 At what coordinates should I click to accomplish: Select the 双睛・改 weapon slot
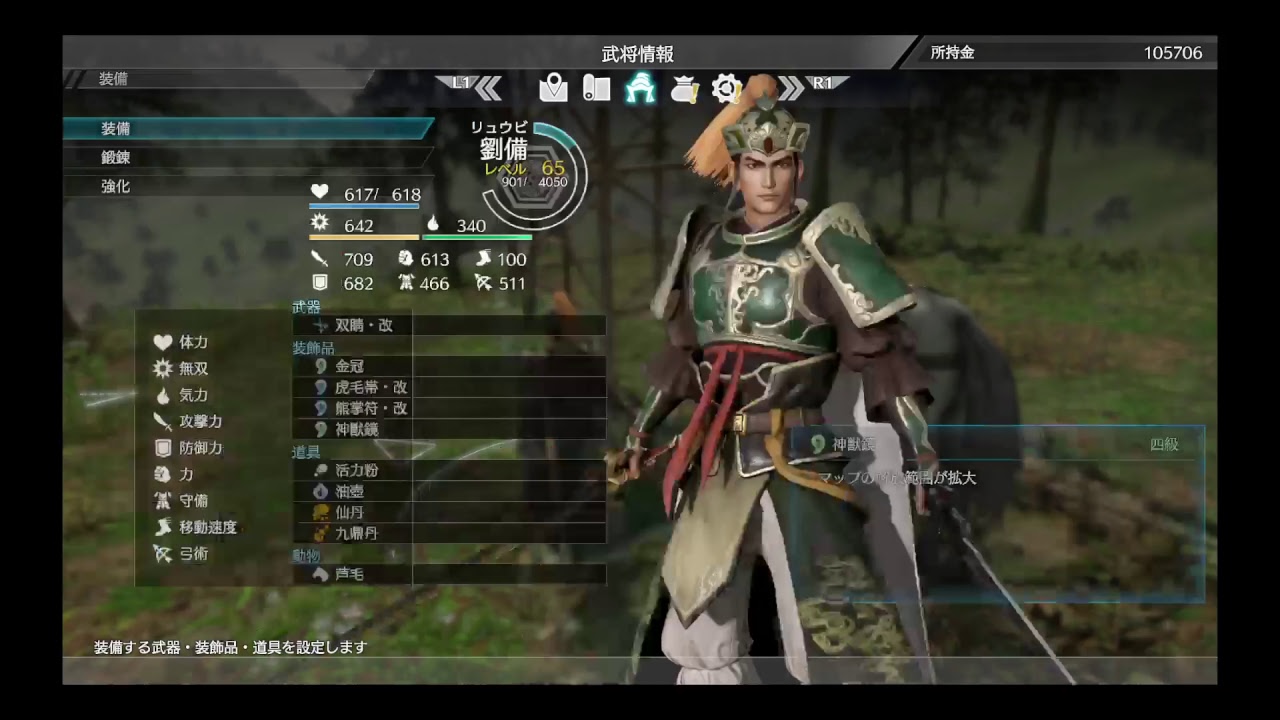(450, 325)
